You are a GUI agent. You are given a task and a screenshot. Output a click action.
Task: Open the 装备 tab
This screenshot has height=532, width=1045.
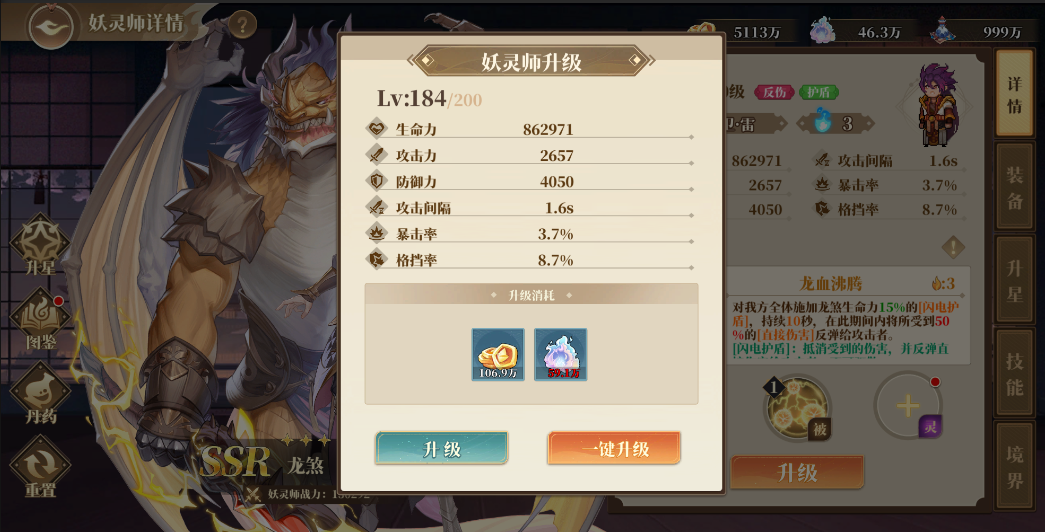point(1014,187)
